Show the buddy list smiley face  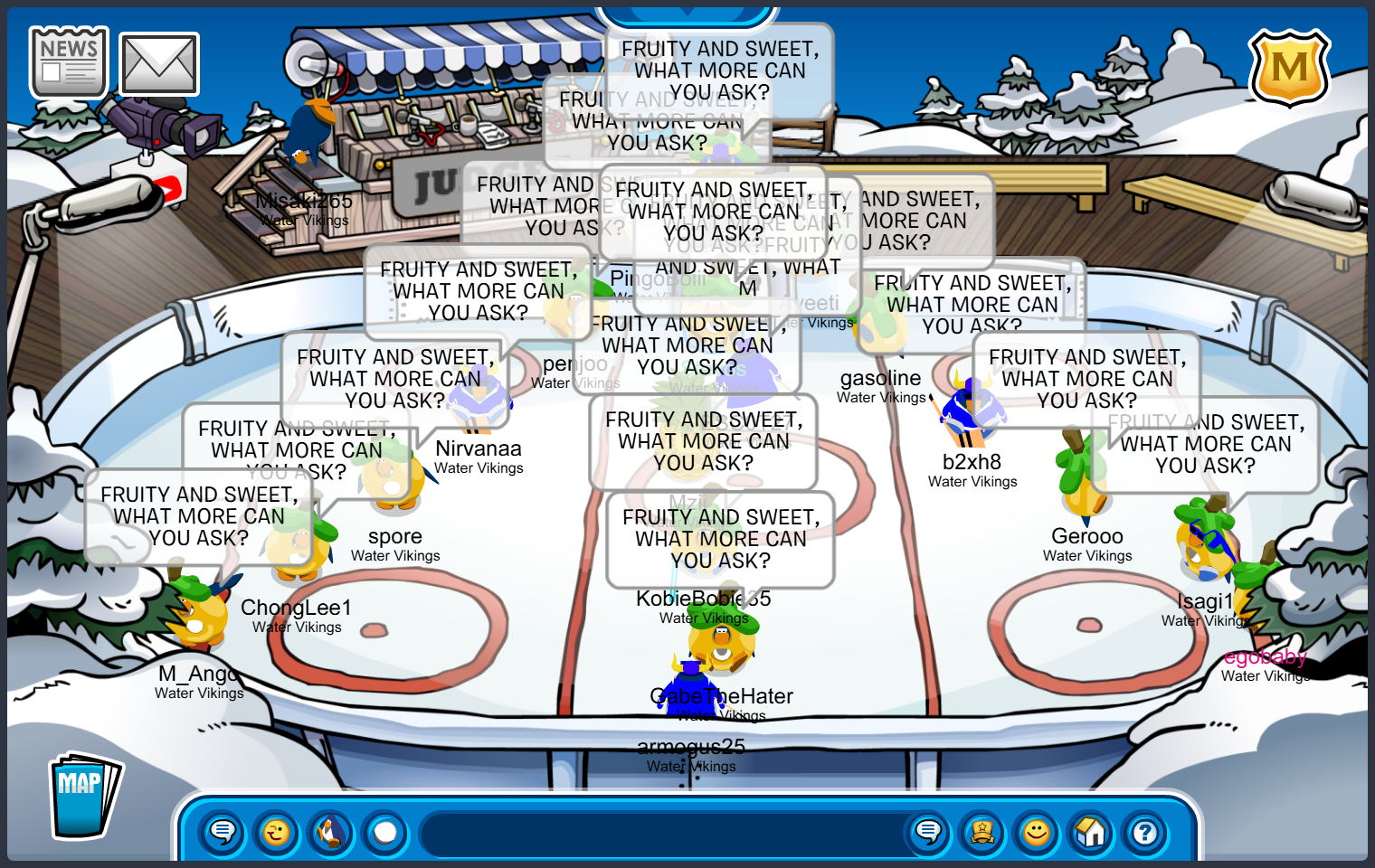pyautogui.click(x=1037, y=831)
